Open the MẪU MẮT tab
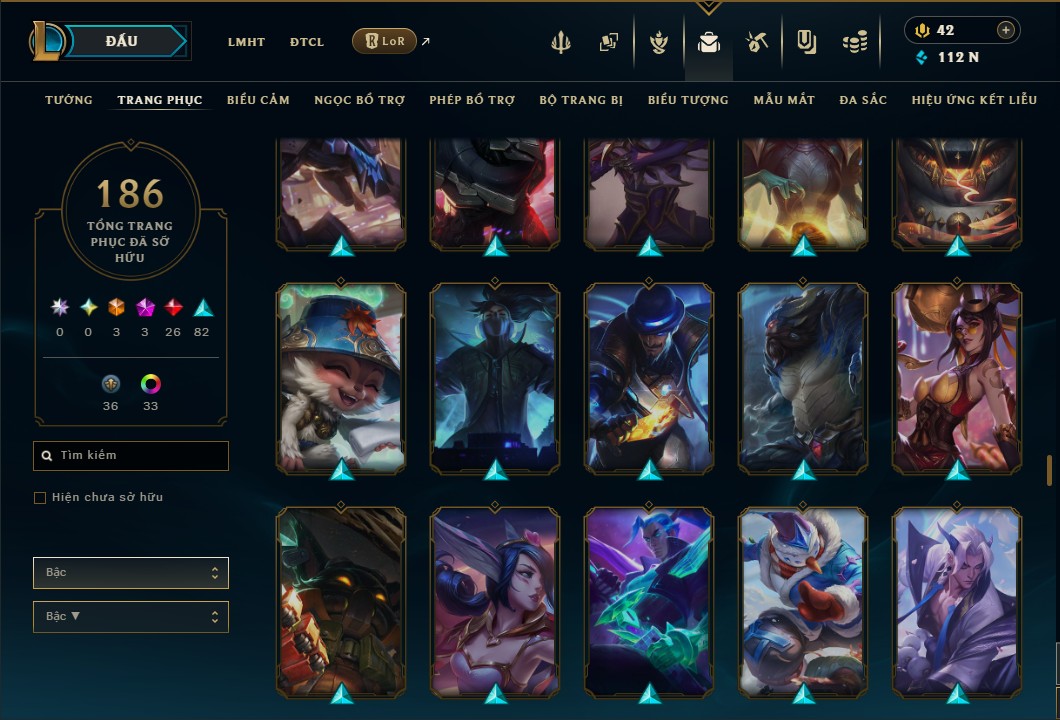The height and width of the screenshot is (720, 1060). coord(784,100)
